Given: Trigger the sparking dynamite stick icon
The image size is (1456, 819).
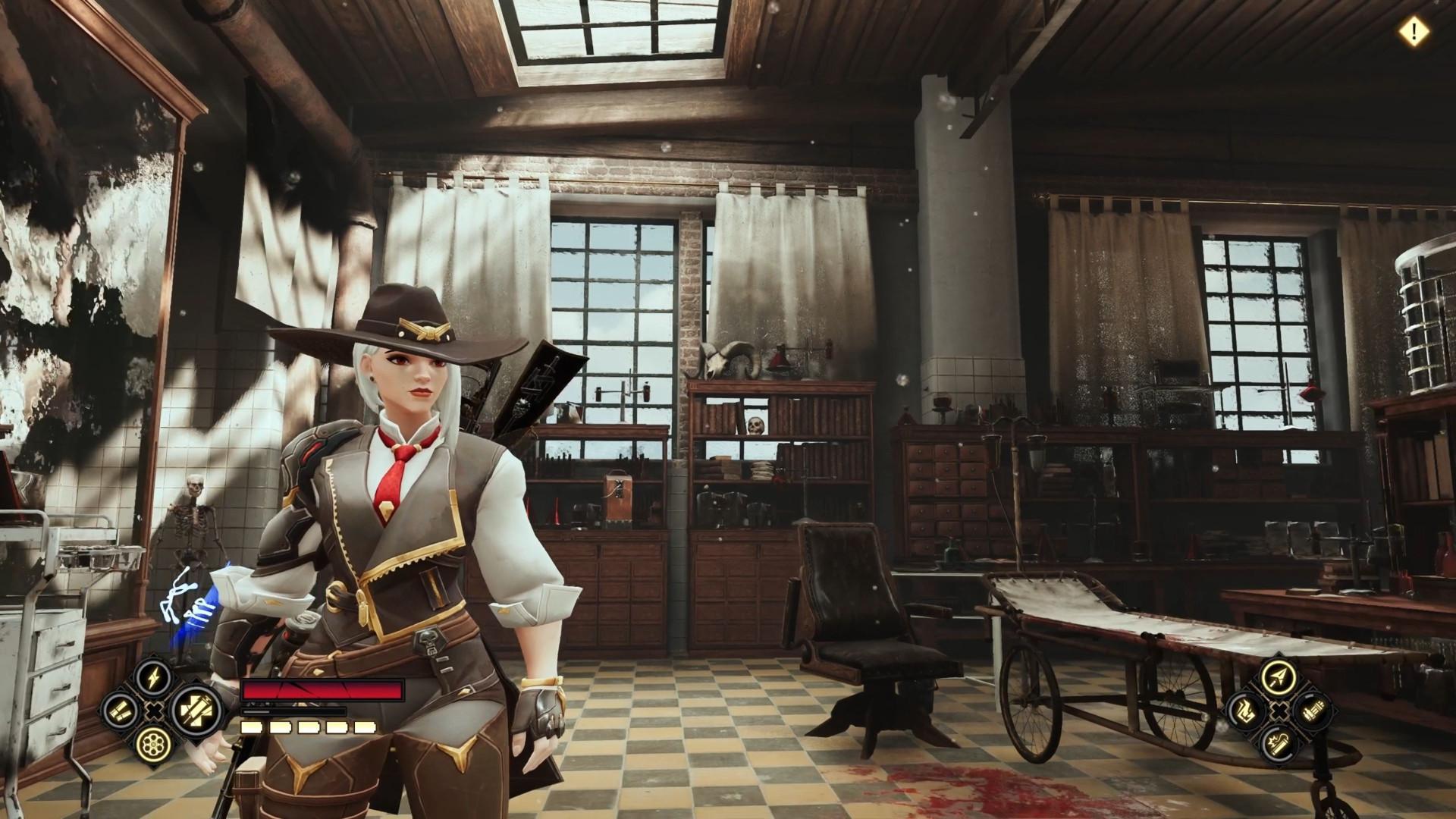Looking at the screenshot, I should coord(1279,745).
